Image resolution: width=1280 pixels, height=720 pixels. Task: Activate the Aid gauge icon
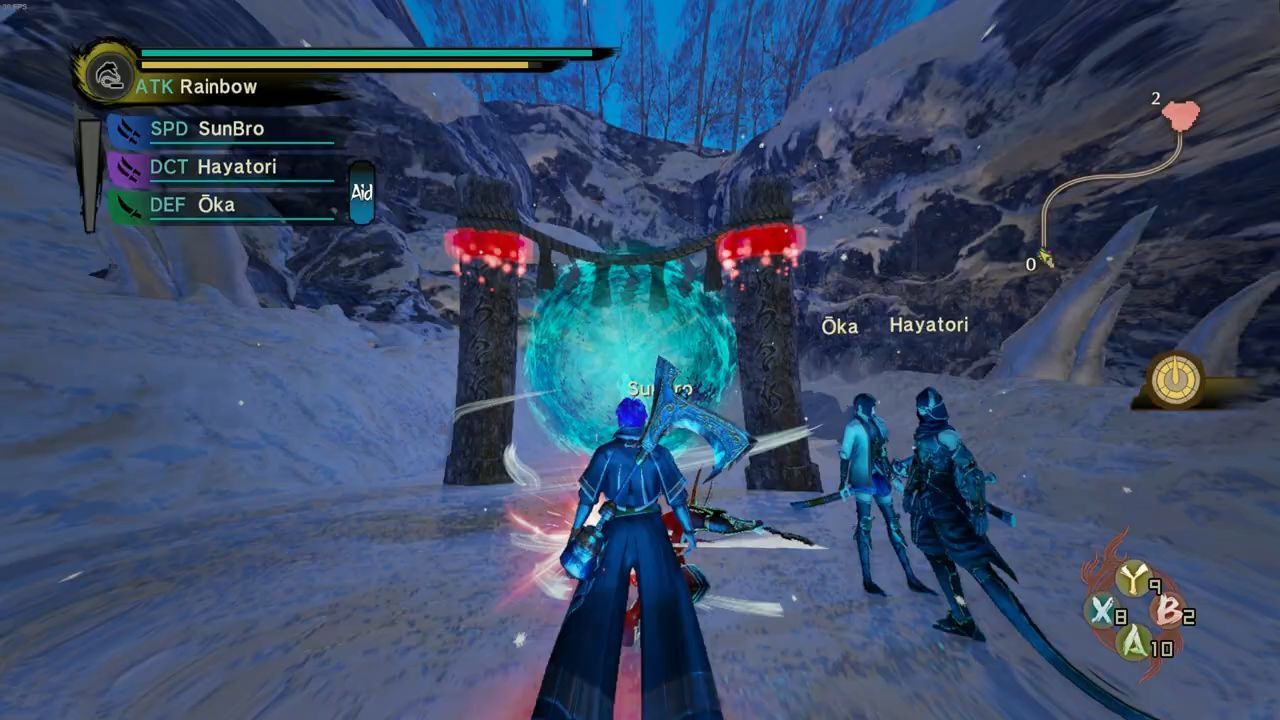point(362,193)
